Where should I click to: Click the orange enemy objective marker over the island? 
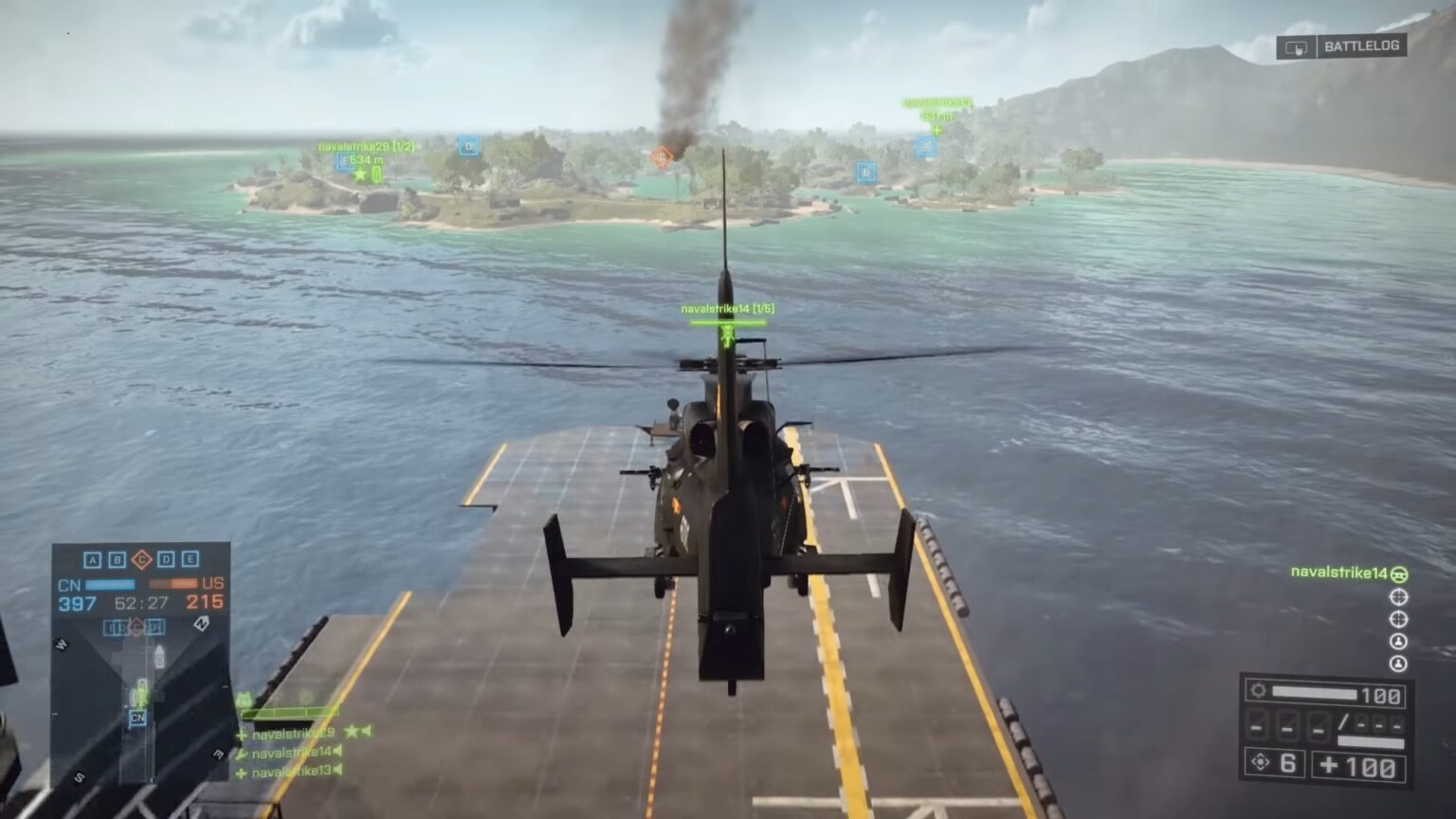663,157
